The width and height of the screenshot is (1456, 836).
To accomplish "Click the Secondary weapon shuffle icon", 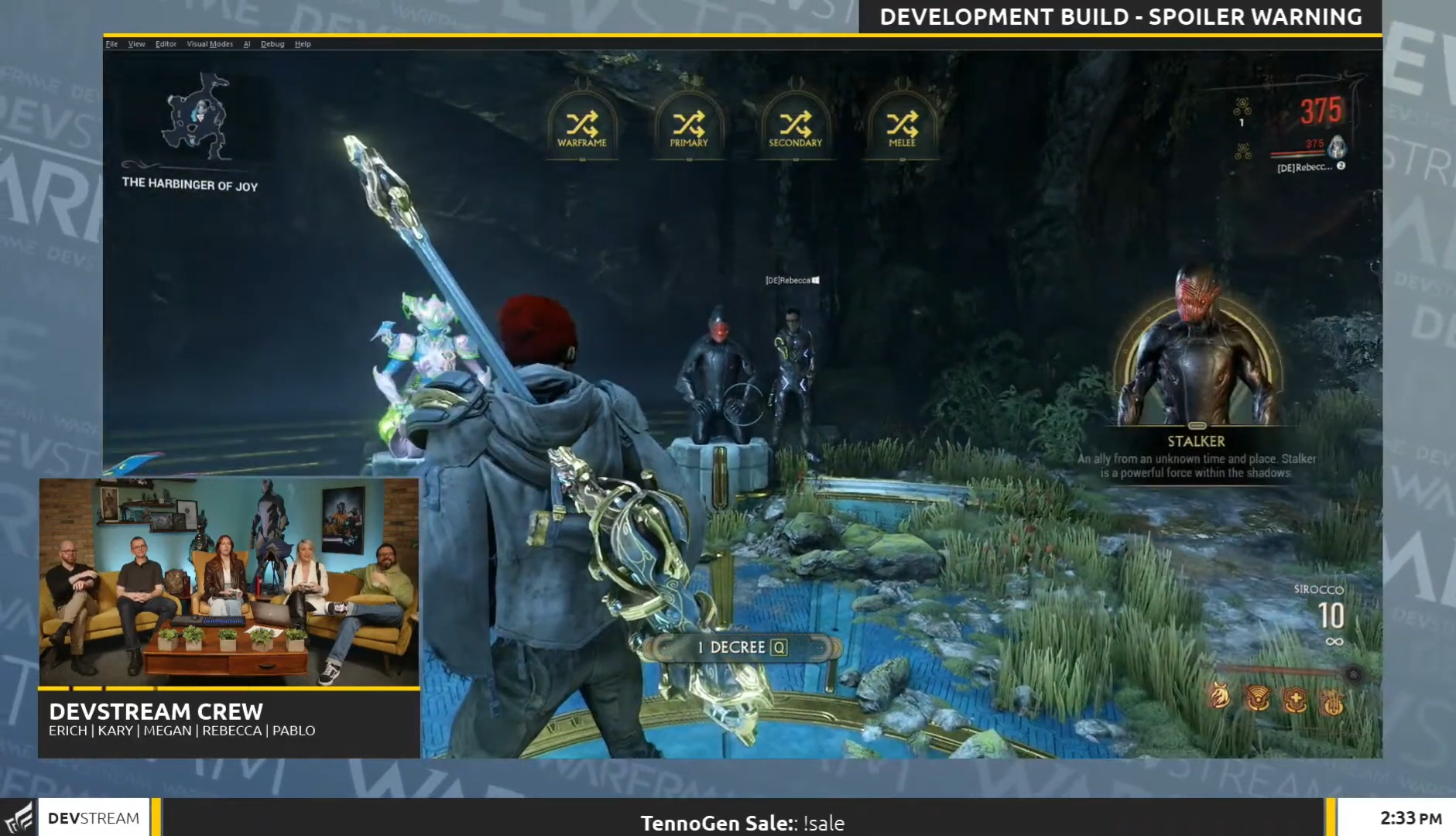I will click(x=797, y=122).
